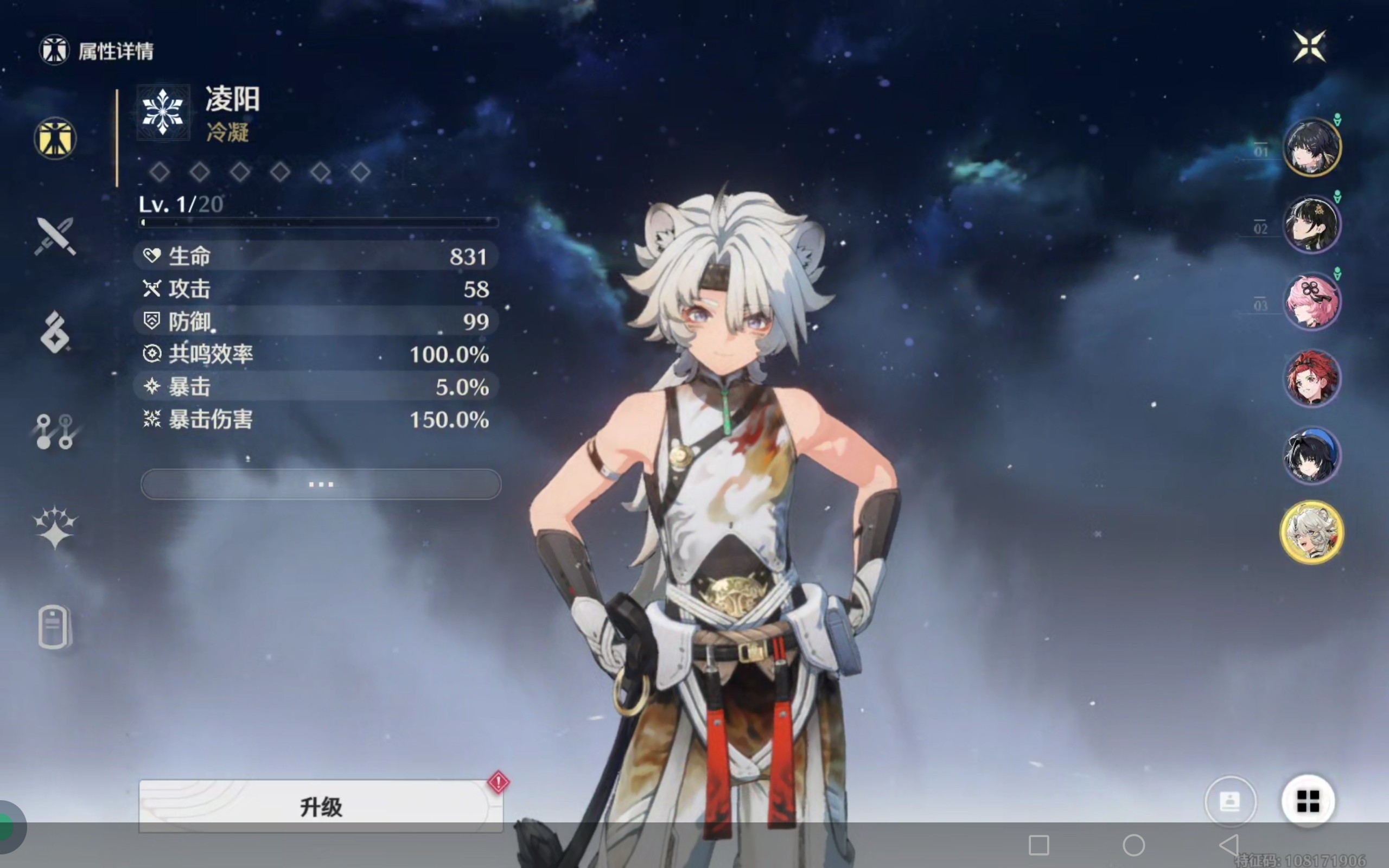The image size is (1389, 868).
Task: Tap the Android home circle button
Action: [x=1133, y=845]
